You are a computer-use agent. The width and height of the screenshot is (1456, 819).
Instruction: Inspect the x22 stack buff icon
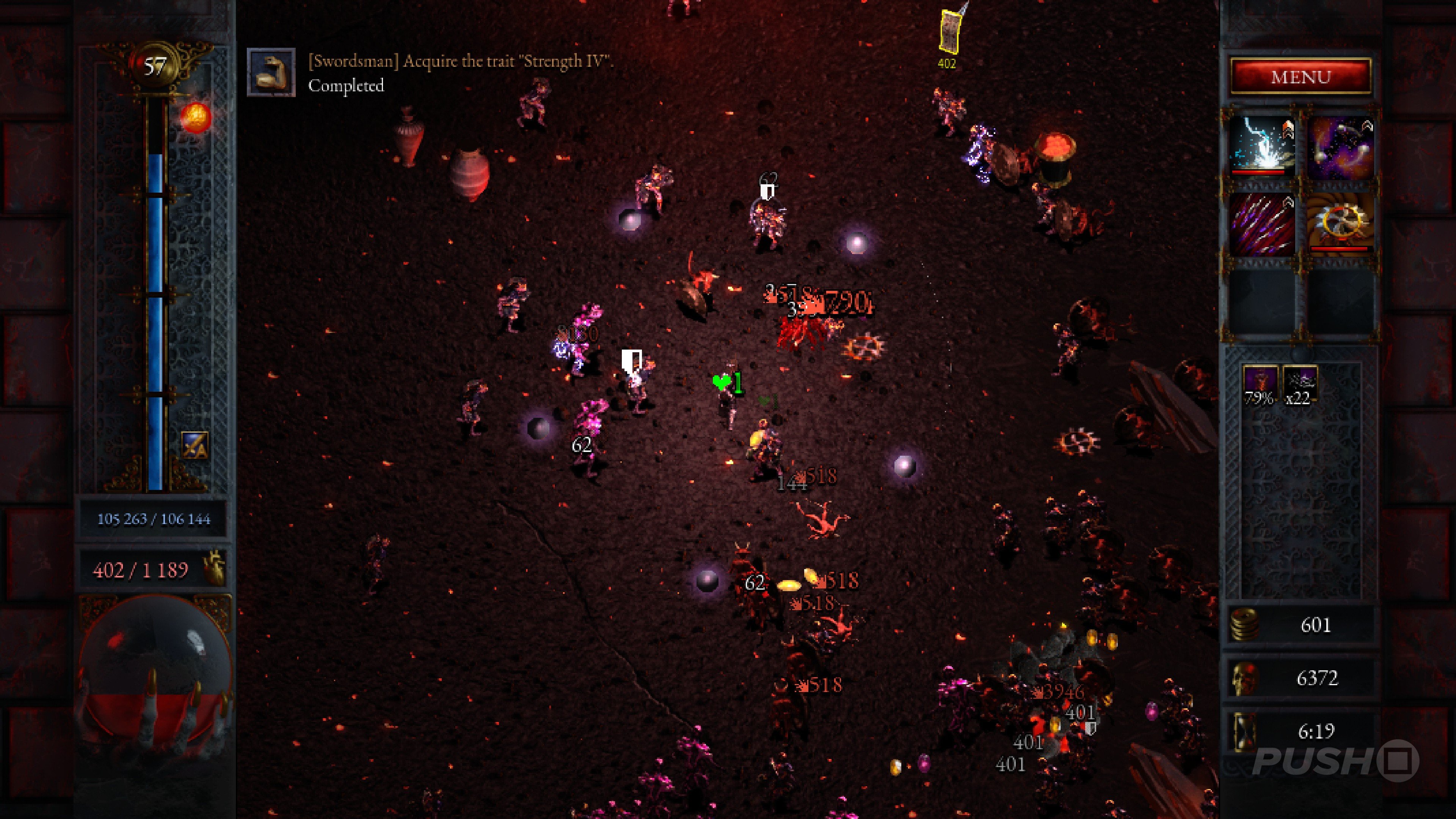coord(1299,384)
